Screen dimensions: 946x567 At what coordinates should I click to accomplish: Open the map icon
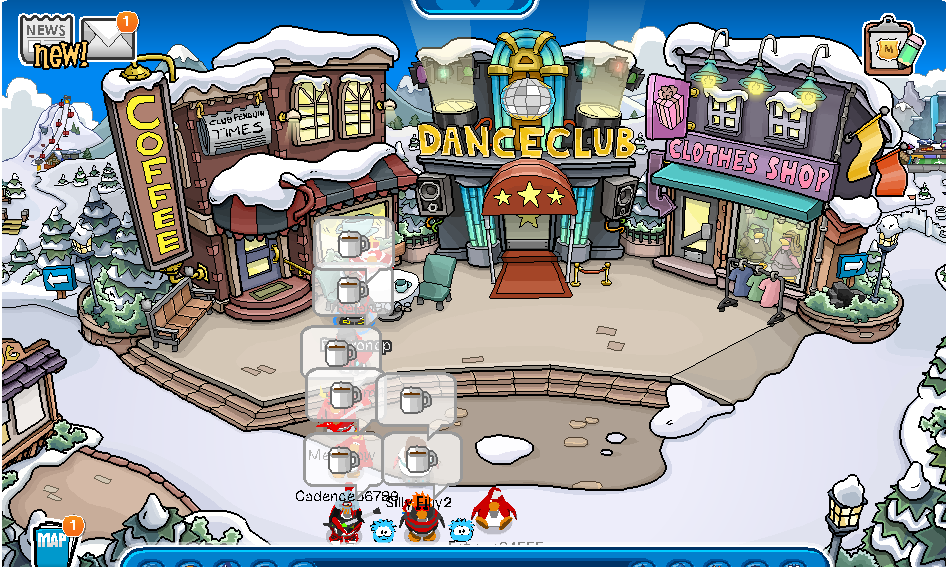click(52, 543)
